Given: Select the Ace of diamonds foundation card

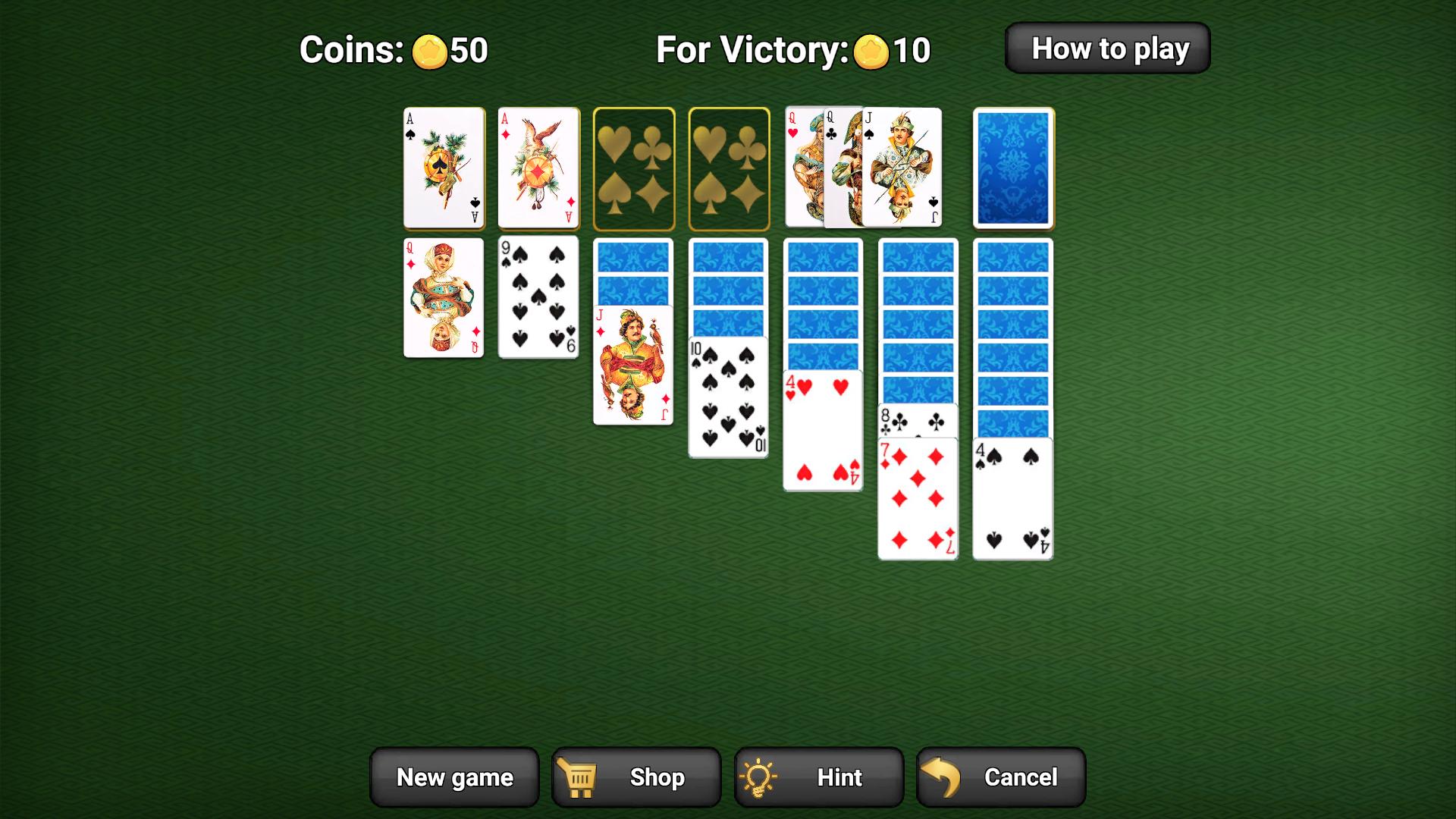Looking at the screenshot, I should coord(538,167).
